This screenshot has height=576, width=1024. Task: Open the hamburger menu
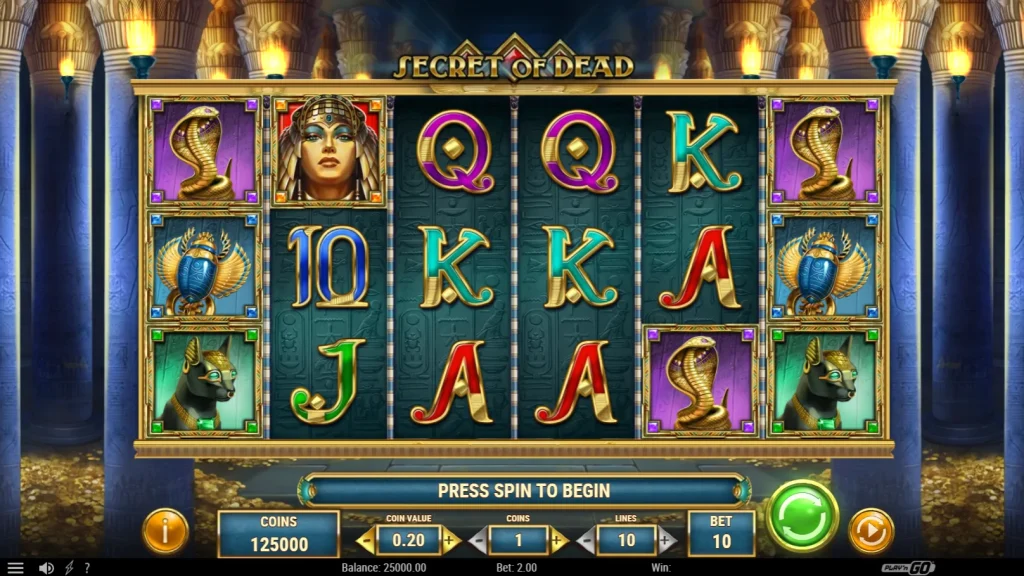pos(15,568)
